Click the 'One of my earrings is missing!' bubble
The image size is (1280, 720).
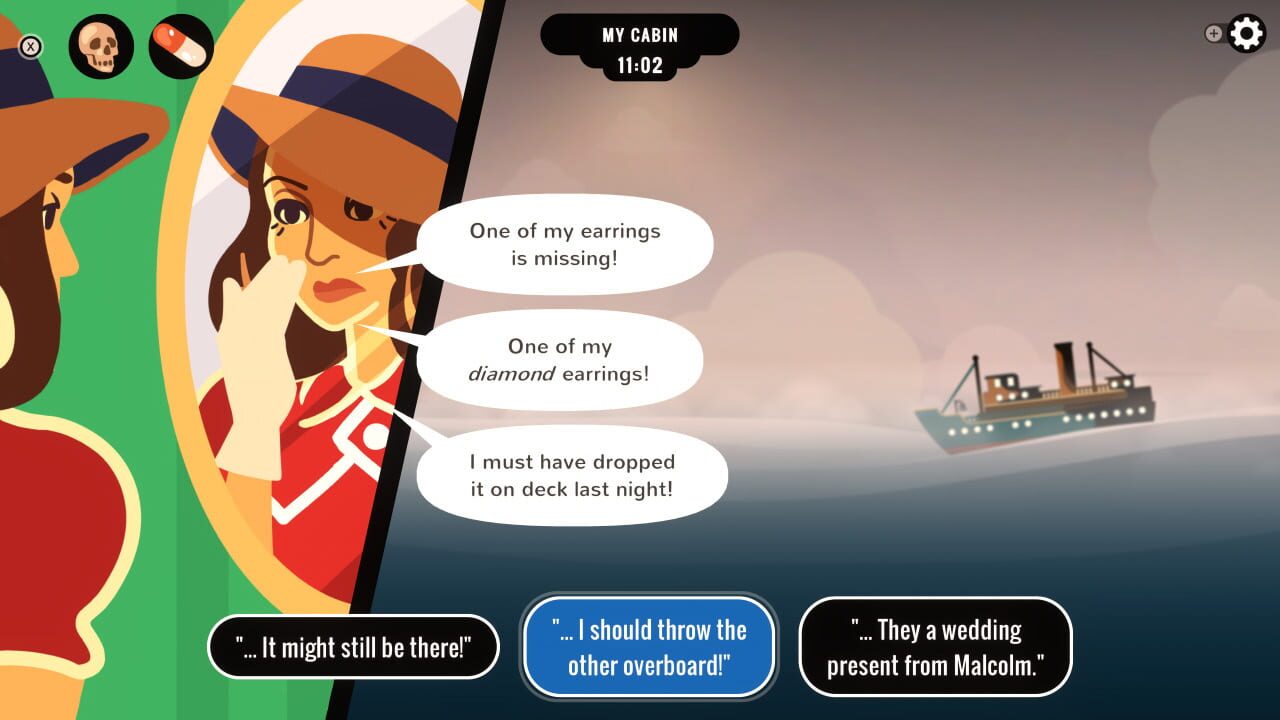(565, 243)
